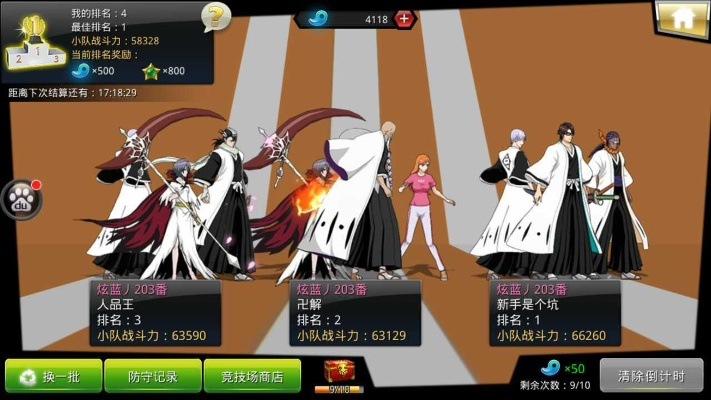Open the red treasure chest reward
711x400 pixels.
(340, 375)
